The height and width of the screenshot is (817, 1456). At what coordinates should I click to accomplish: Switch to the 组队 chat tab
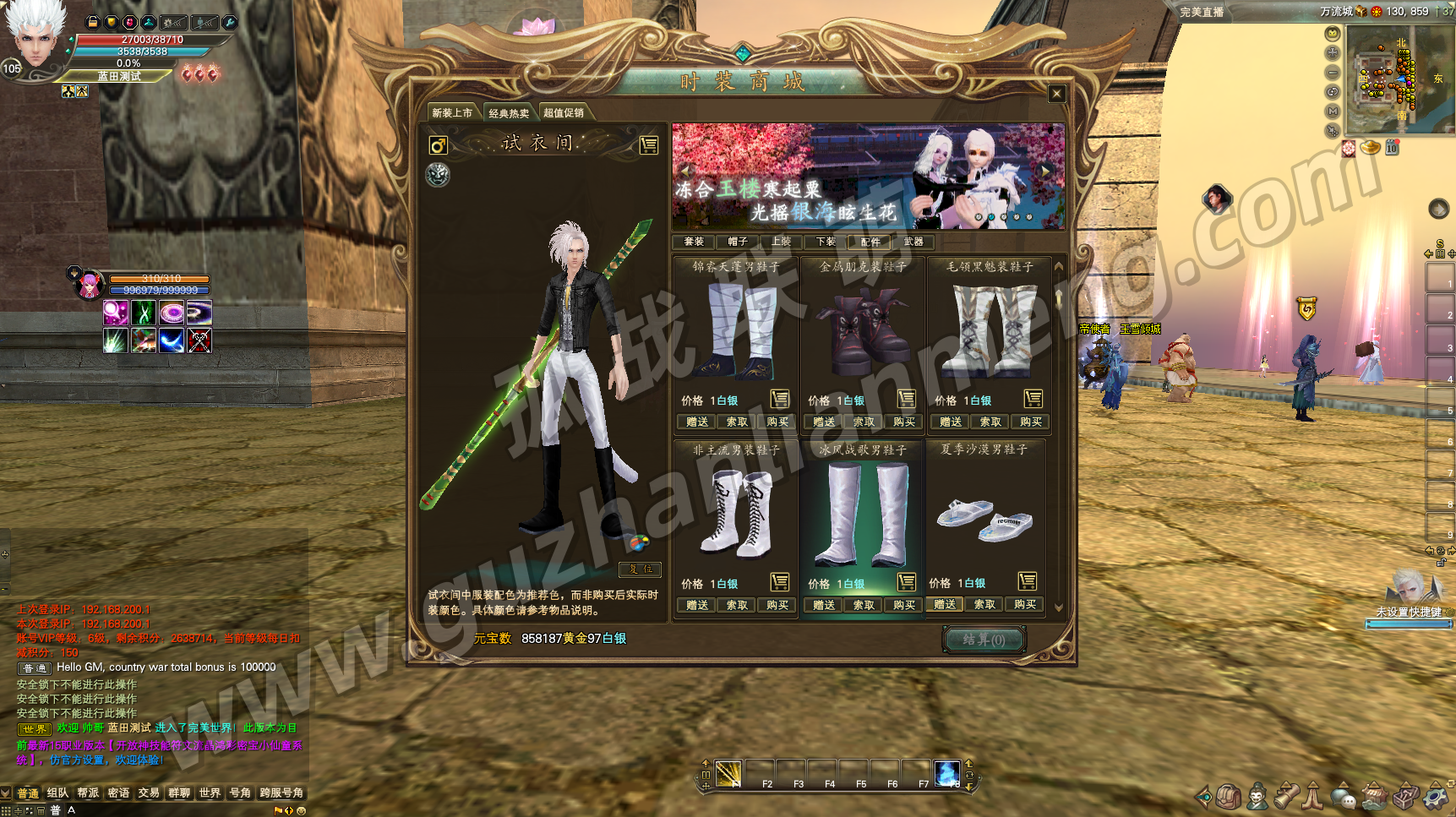point(57,792)
